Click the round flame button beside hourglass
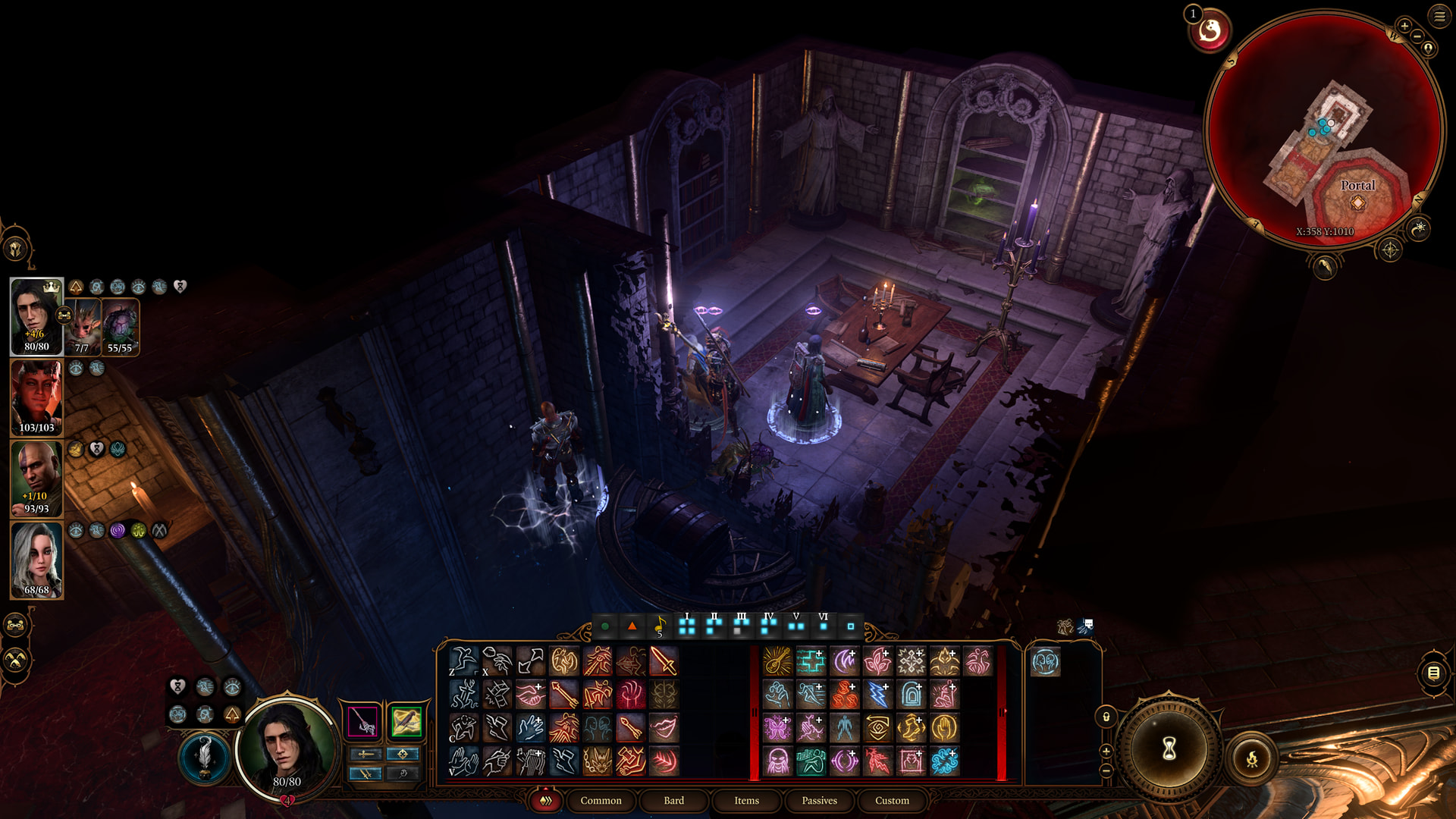 1252,758
